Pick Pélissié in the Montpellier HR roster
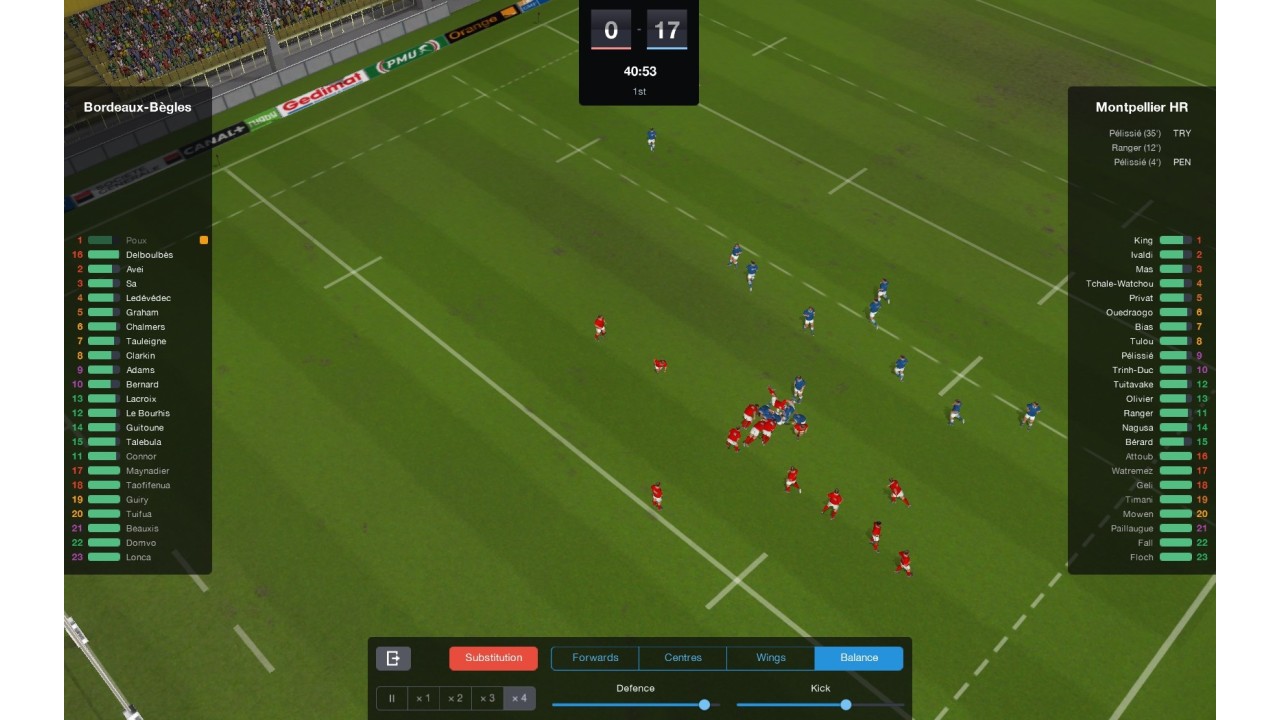Viewport: 1280px width, 720px height. [x=1137, y=356]
